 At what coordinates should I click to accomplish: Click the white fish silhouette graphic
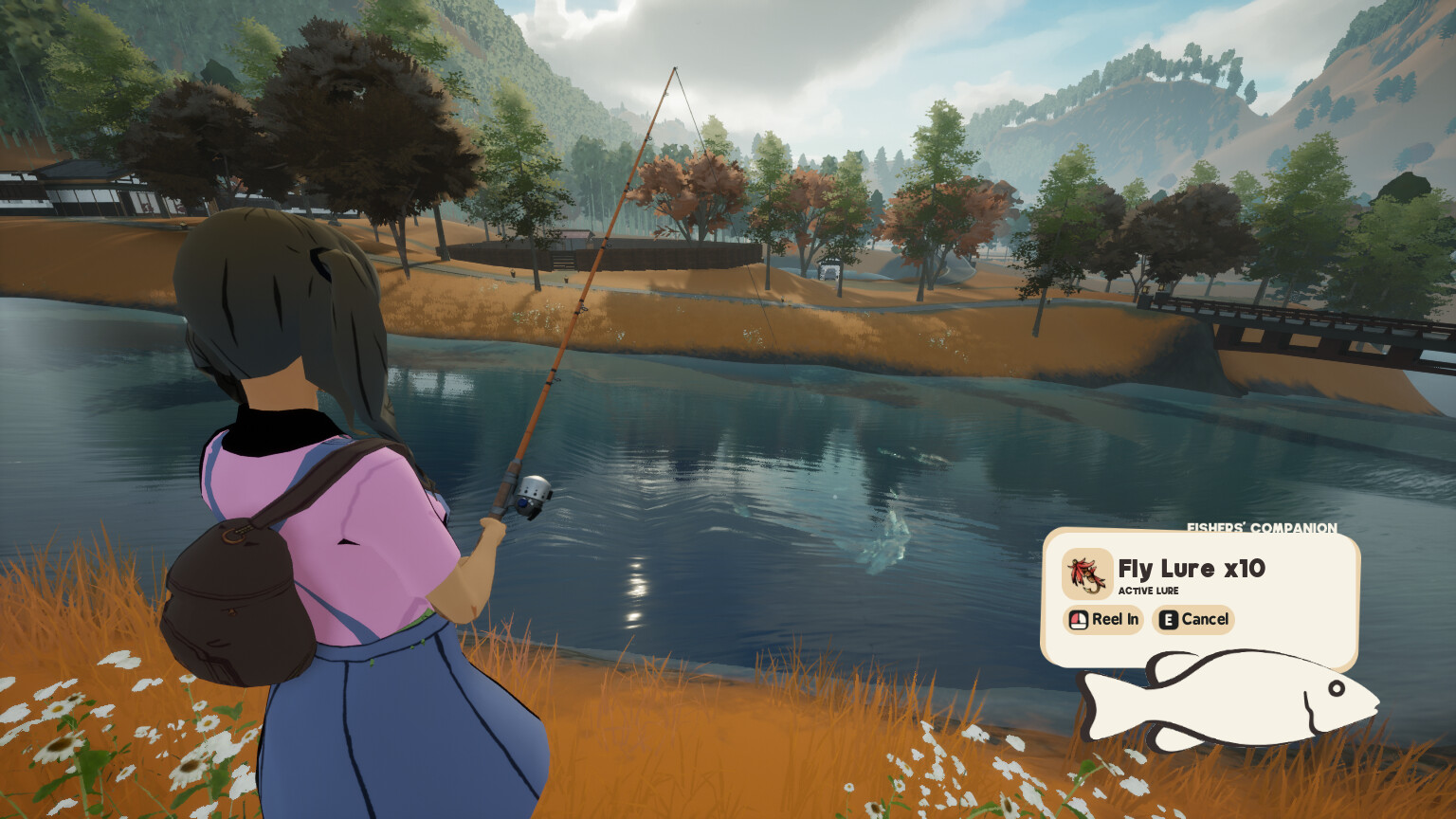(1232, 701)
